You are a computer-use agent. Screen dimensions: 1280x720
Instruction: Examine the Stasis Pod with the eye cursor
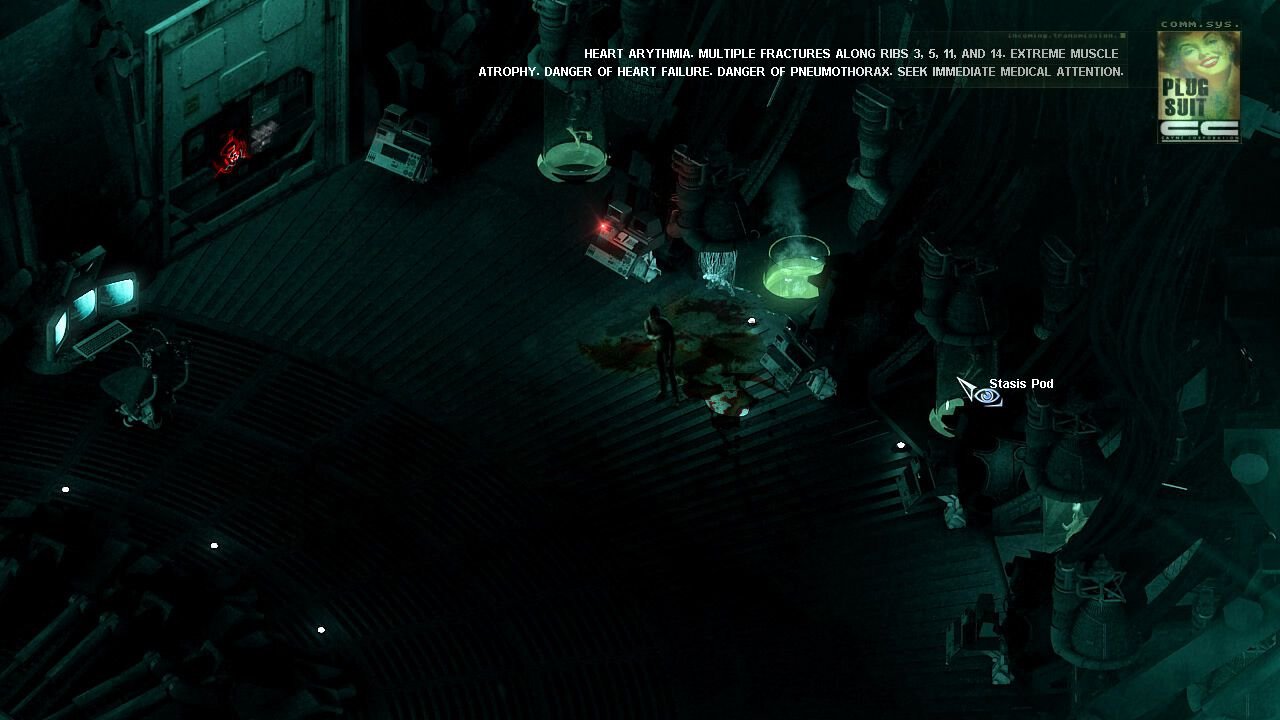point(983,395)
